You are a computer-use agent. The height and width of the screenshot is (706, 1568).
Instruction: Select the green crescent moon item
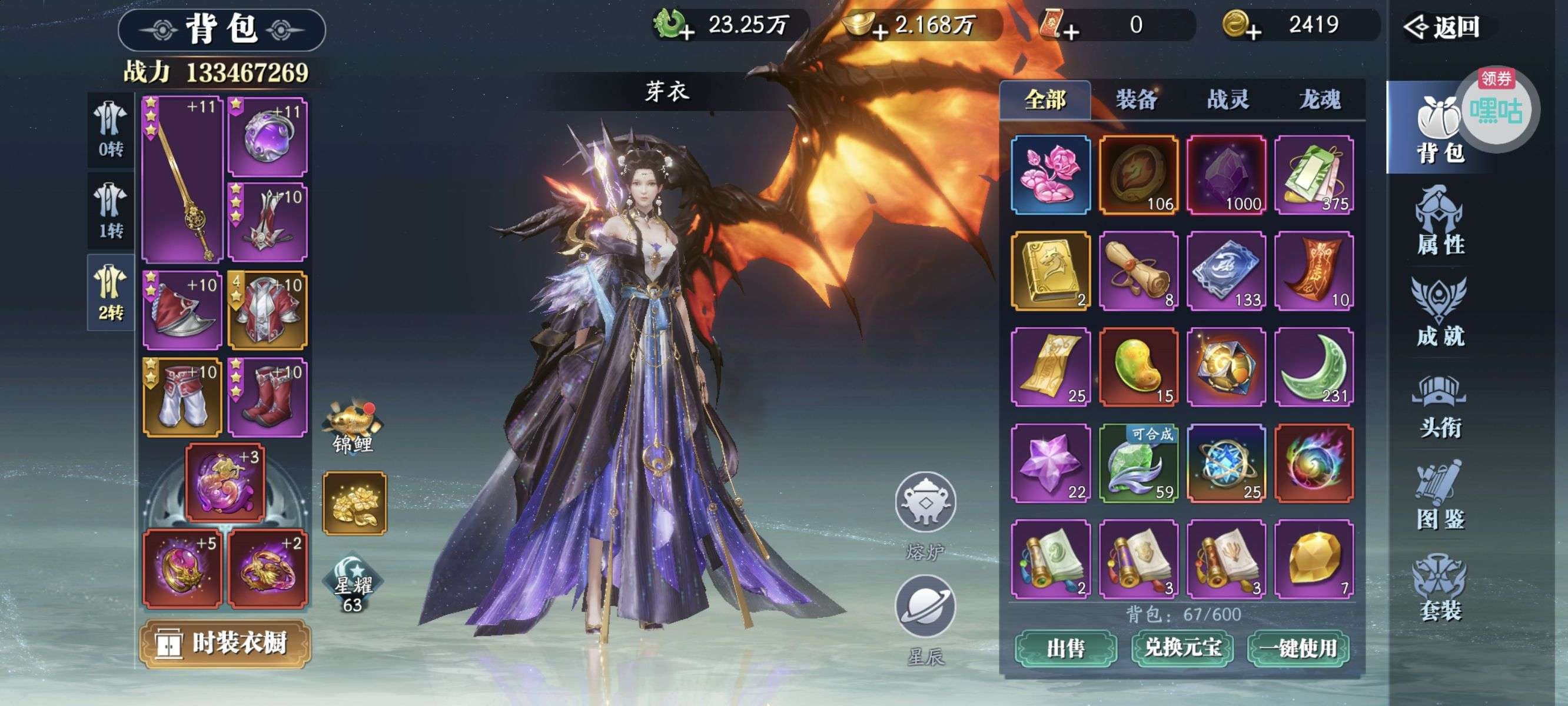pyautogui.click(x=1314, y=367)
